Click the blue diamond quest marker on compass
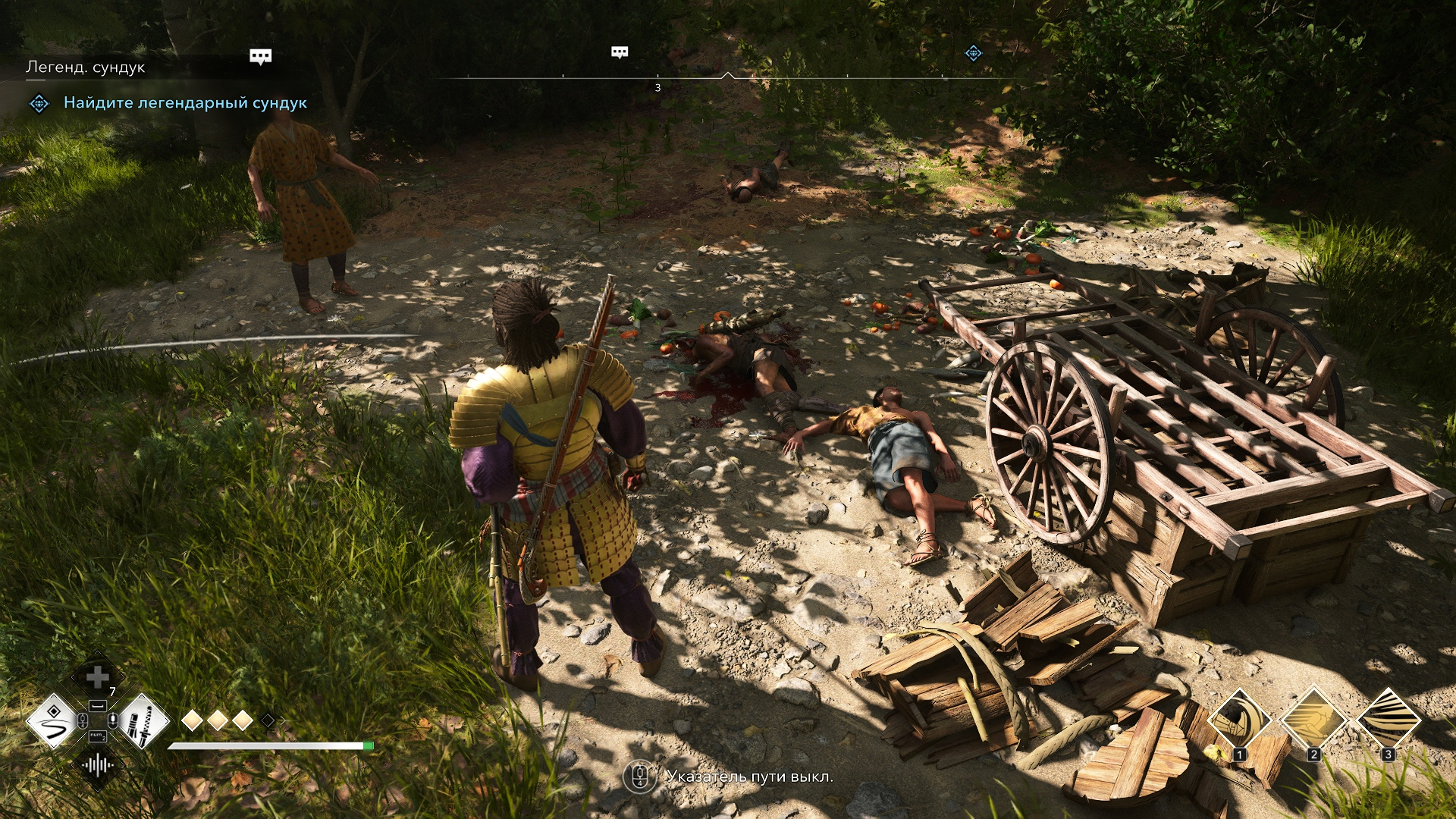The height and width of the screenshot is (819, 1456). click(973, 53)
